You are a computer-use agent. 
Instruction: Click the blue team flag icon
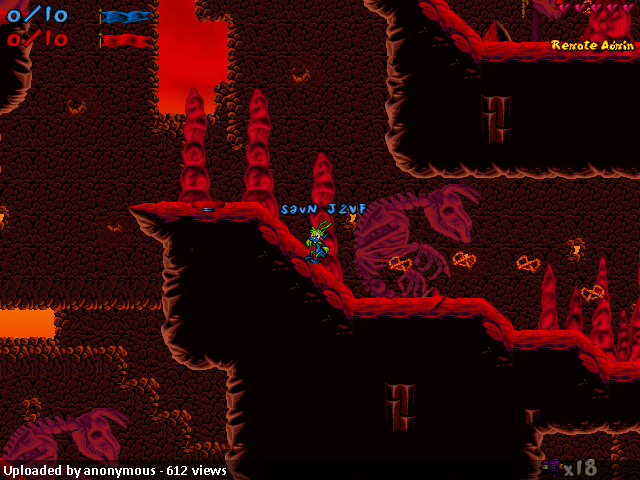127,17
